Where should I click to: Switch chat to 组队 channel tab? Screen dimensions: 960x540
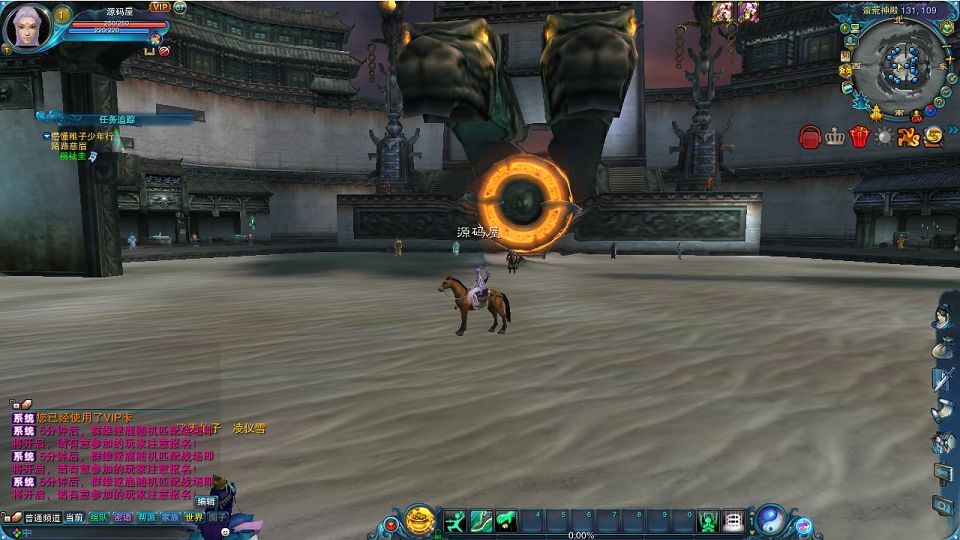coord(99,517)
